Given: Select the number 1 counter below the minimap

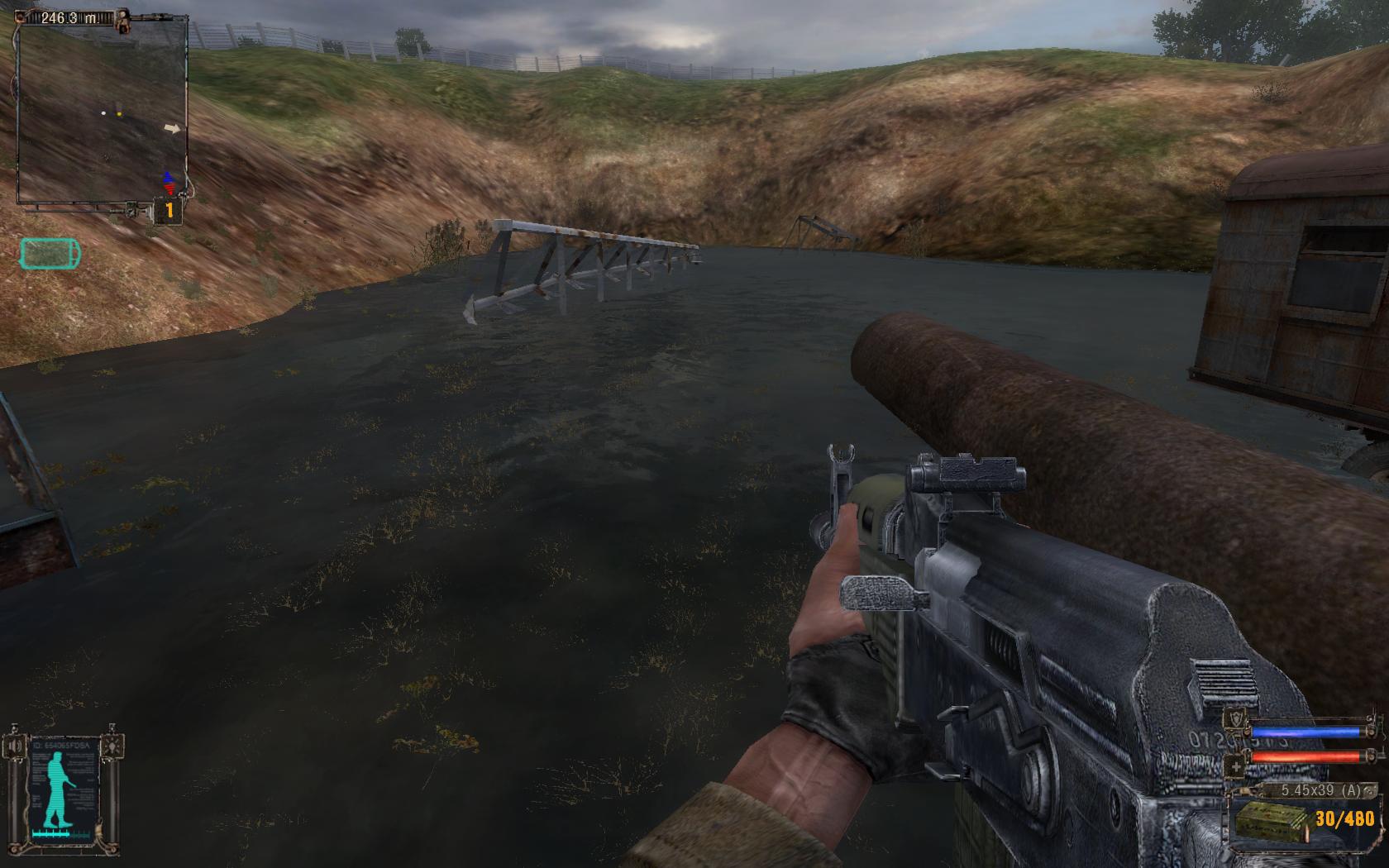Looking at the screenshot, I should click(x=169, y=211).
